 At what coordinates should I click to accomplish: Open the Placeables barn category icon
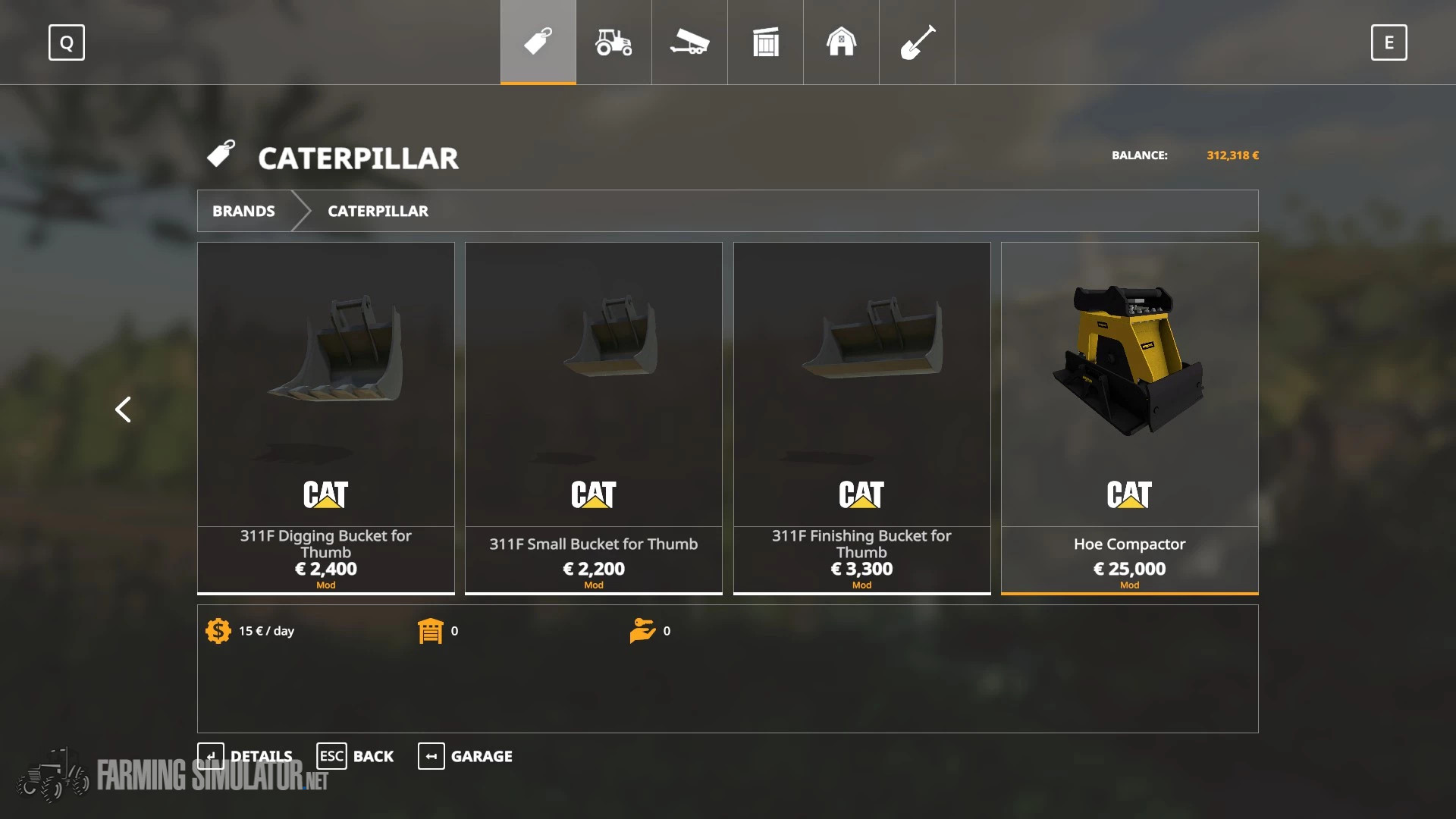(x=840, y=42)
